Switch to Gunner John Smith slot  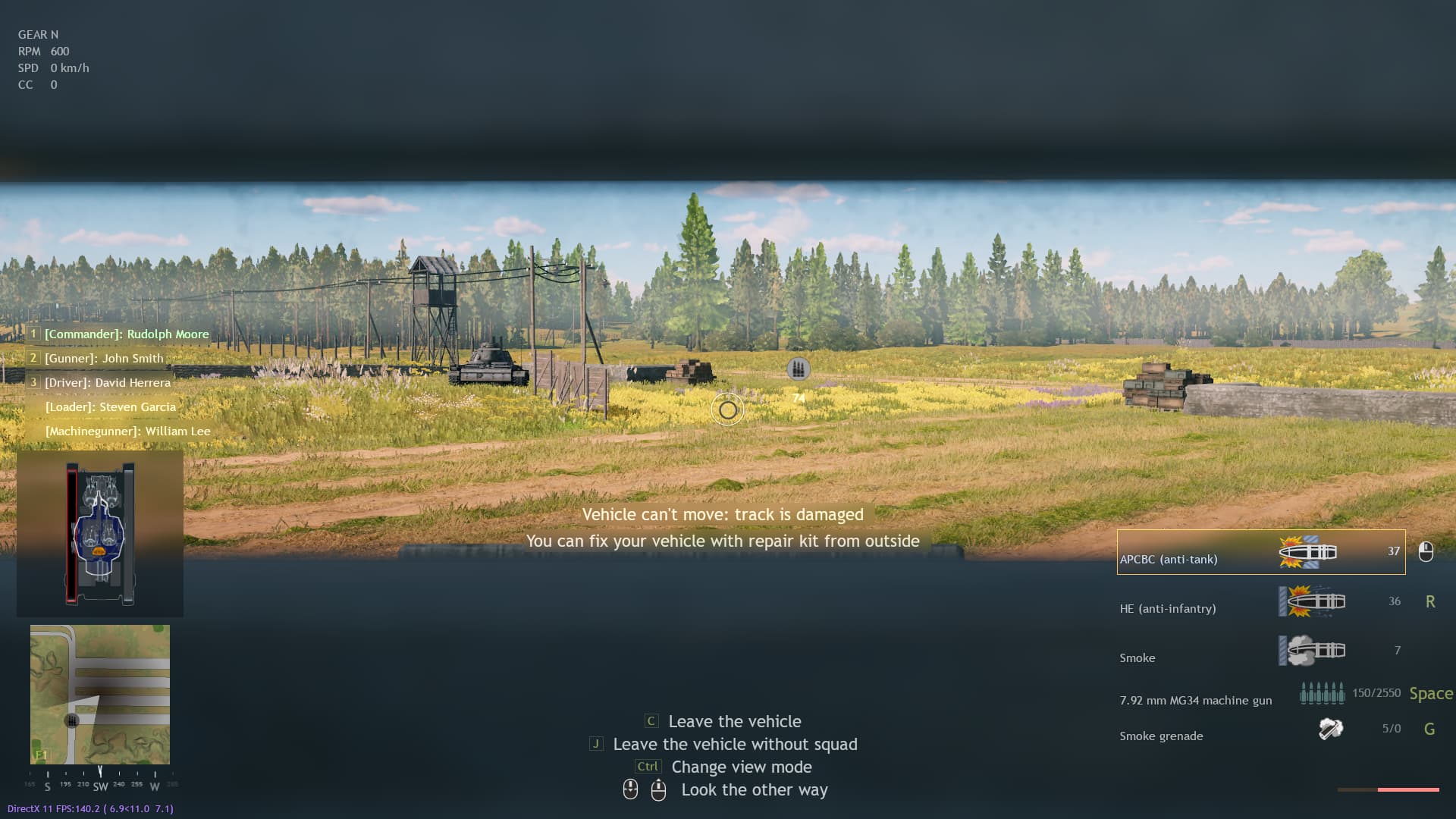pyautogui.click(x=102, y=358)
